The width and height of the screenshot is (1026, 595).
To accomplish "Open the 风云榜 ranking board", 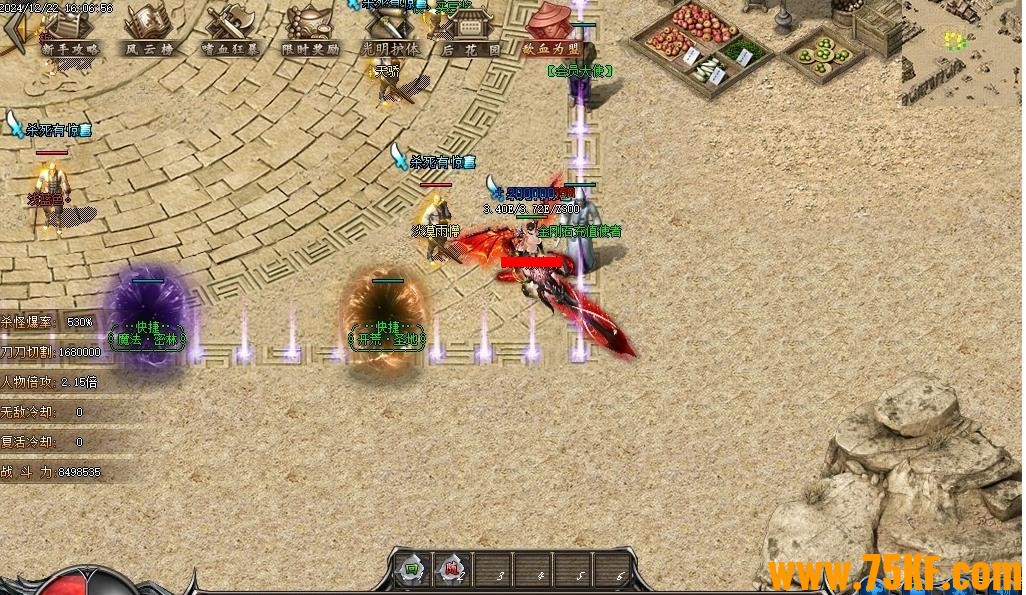I will (147, 30).
